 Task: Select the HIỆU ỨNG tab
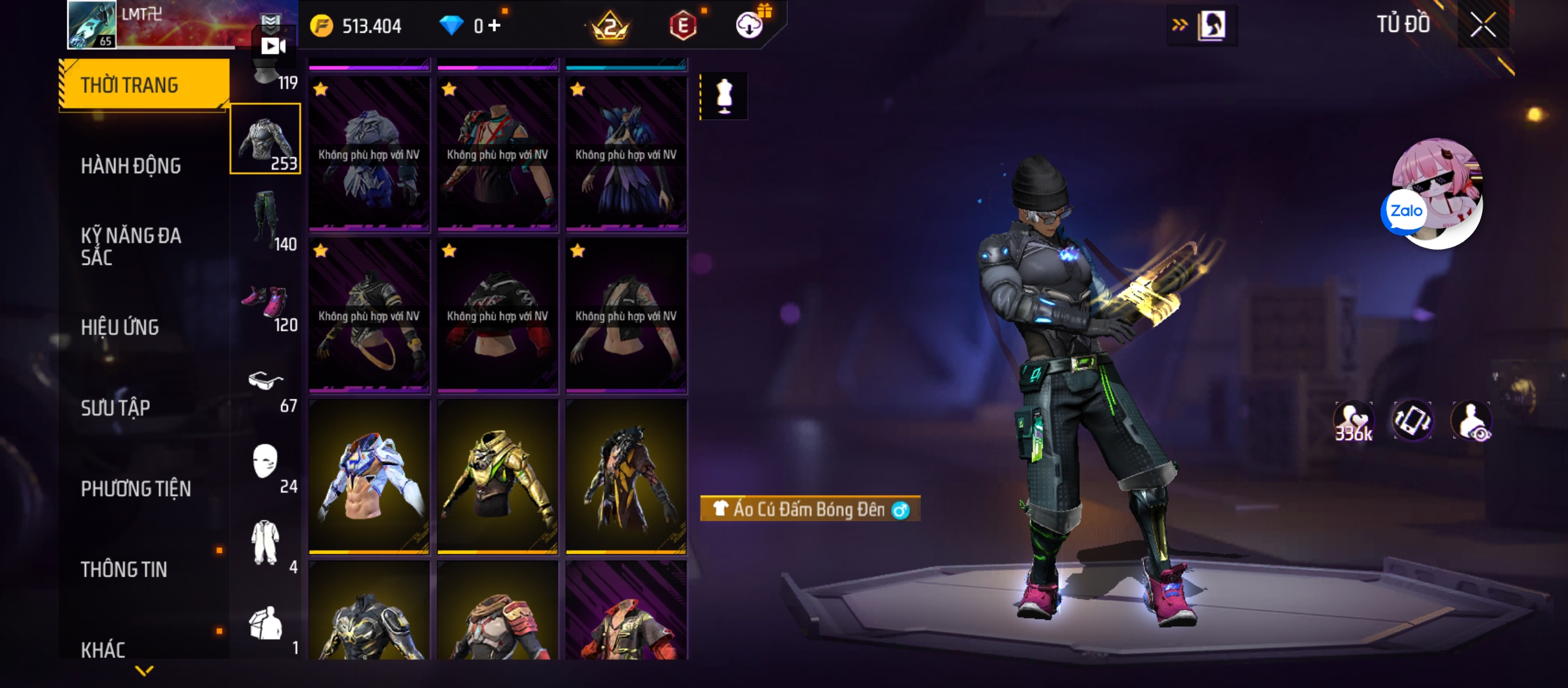coord(120,327)
